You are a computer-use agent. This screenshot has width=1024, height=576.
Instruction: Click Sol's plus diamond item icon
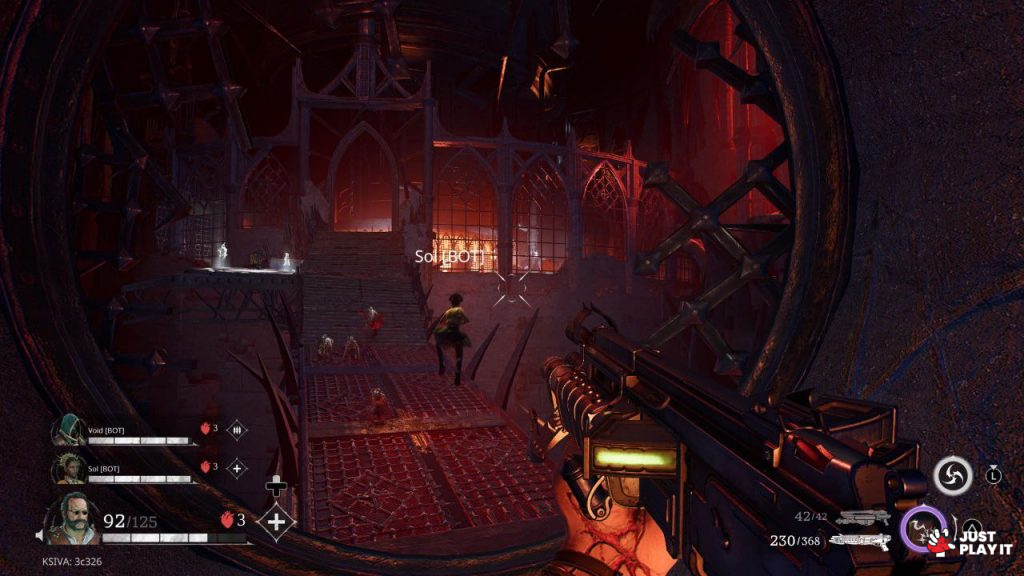(x=237, y=467)
